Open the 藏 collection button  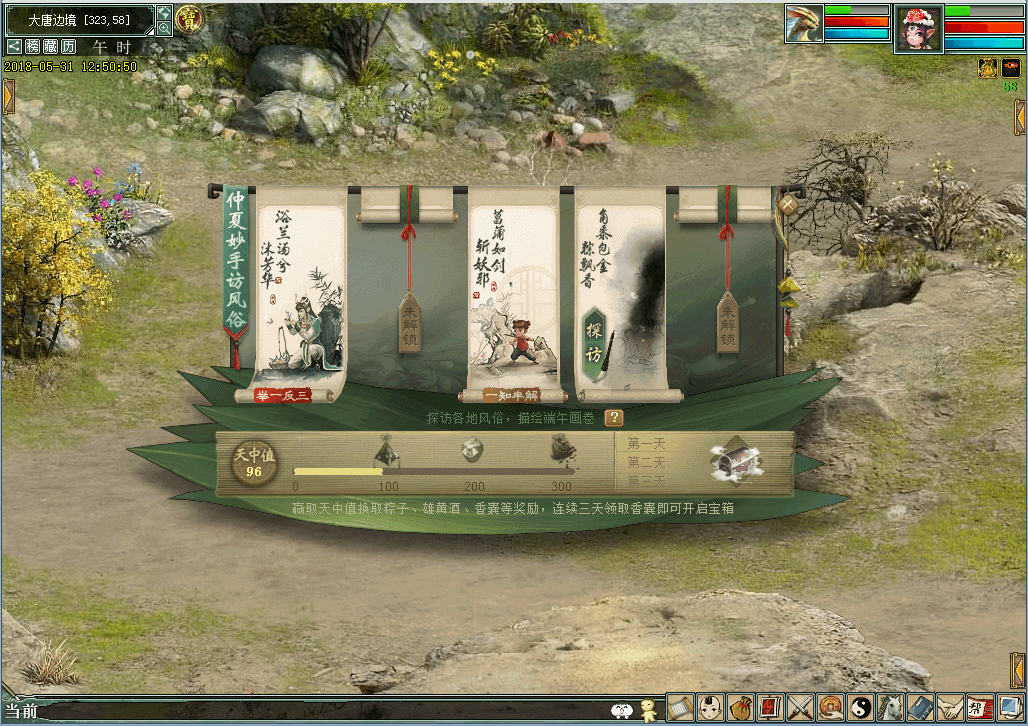pos(50,47)
